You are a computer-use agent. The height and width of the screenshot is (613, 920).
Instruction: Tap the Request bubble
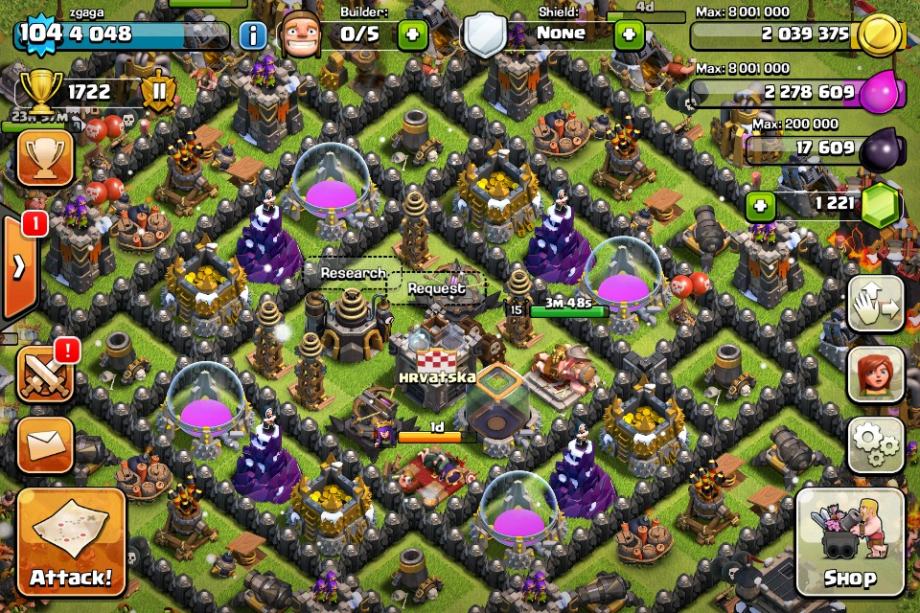click(x=436, y=288)
